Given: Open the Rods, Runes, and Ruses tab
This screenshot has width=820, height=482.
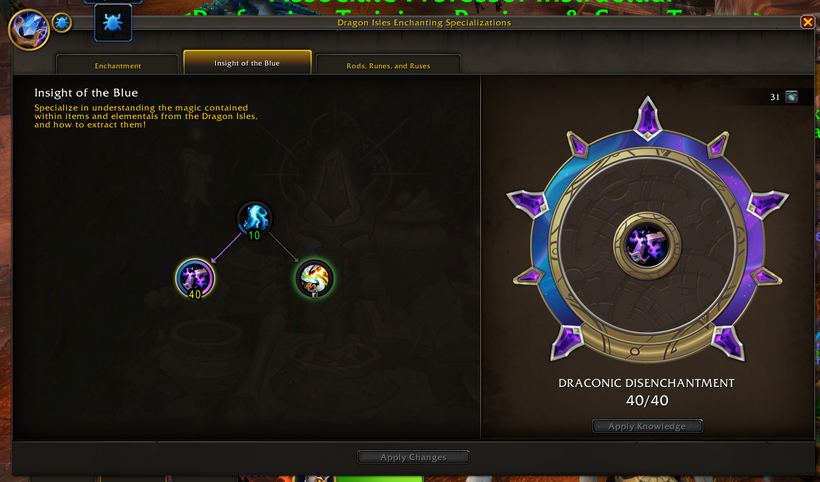Looking at the screenshot, I should pos(388,65).
